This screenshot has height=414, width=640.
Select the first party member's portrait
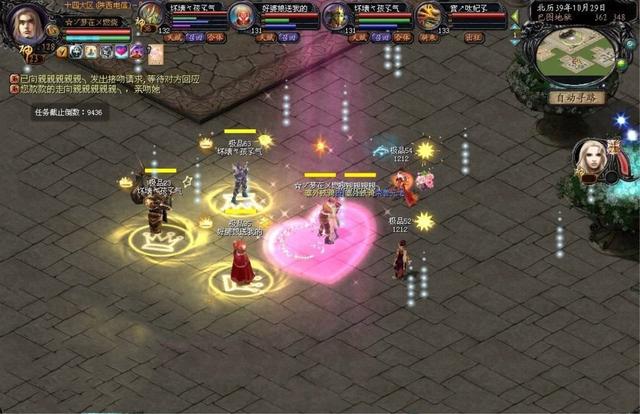click(150, 14)
